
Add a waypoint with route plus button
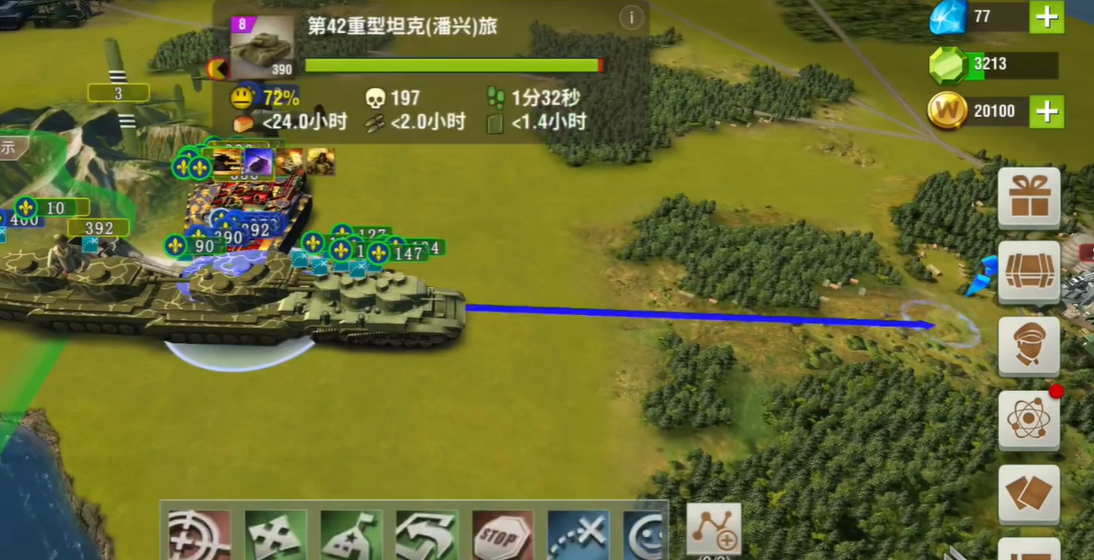pyautogui.click(x=714, y=530)
